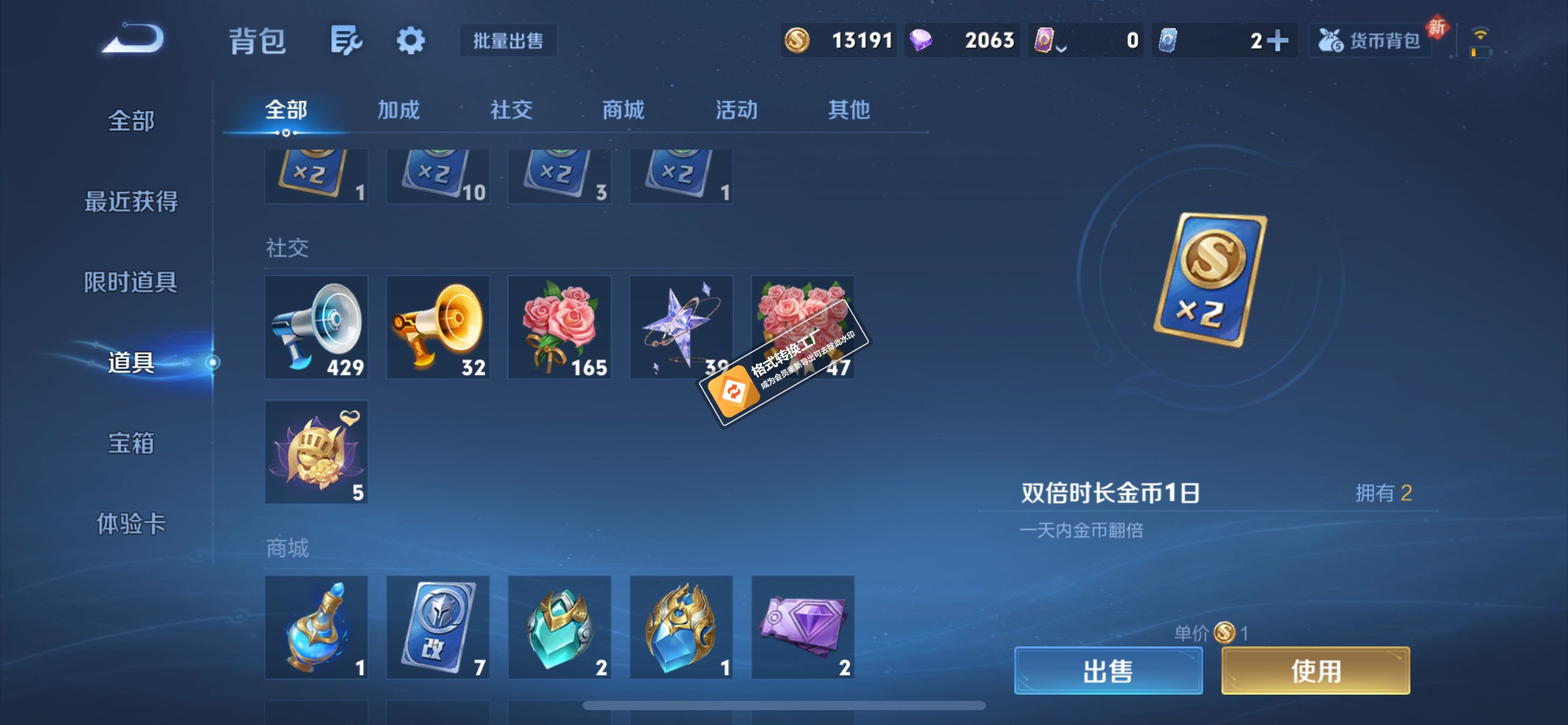Image resolution: width=1568 pixels, height=725 pixels.
Task: Switch to the 活动 category tab
Action: click(x=736, y=110)
